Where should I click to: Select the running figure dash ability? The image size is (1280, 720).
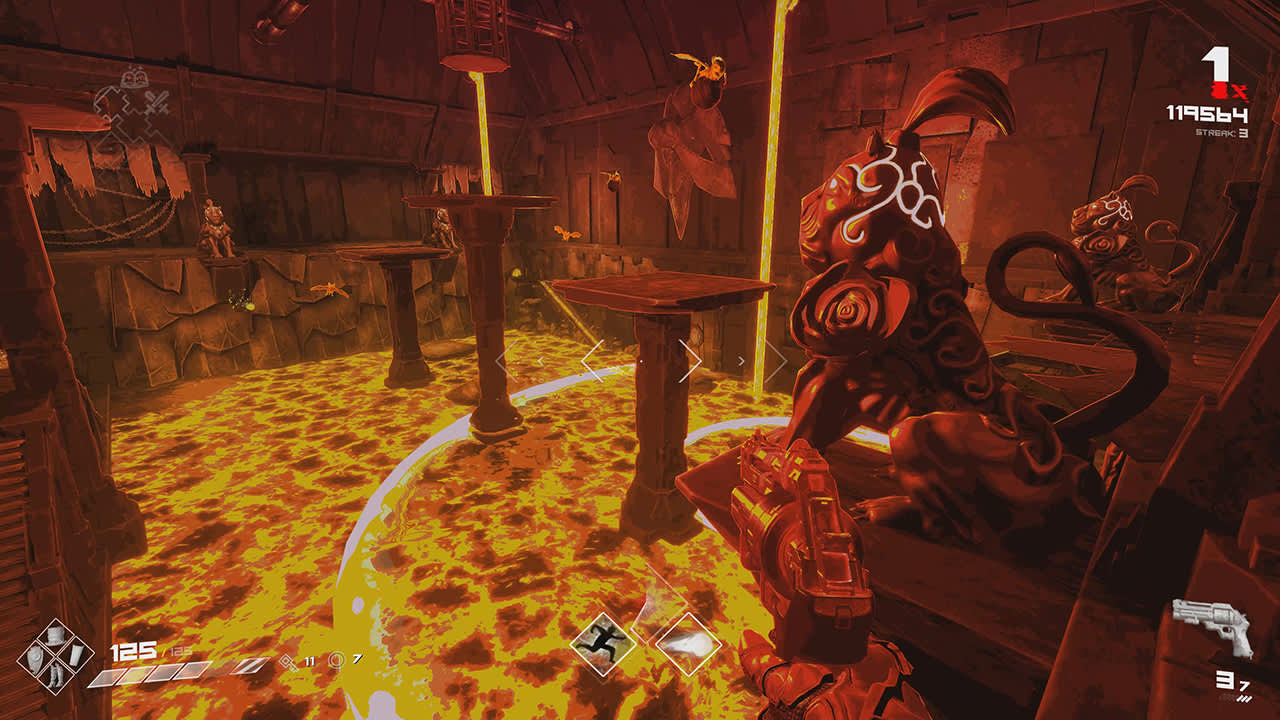coord(604,642)
